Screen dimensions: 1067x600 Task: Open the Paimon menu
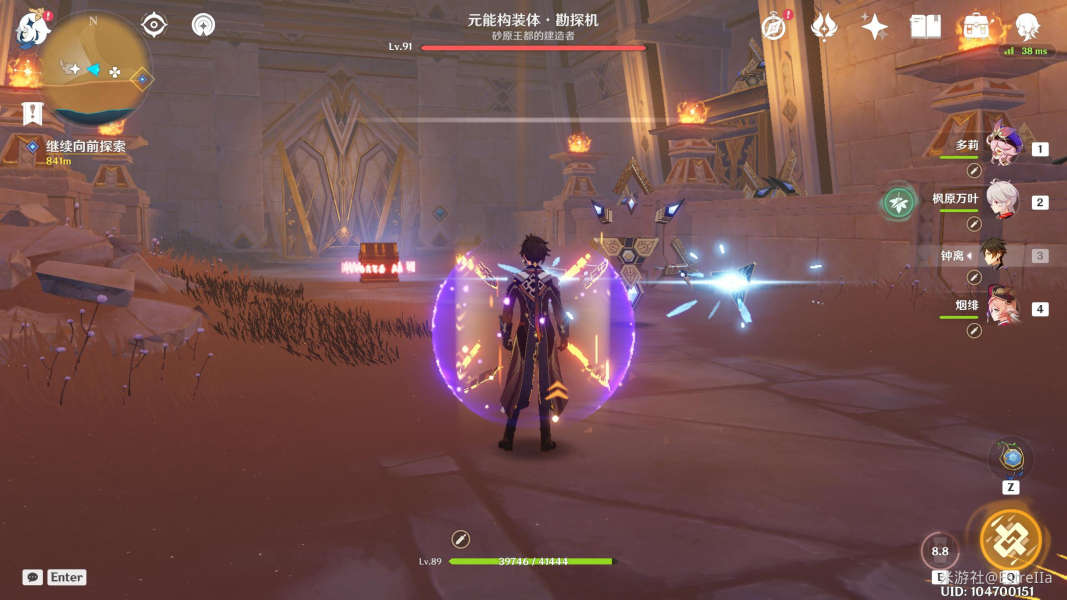33,28
